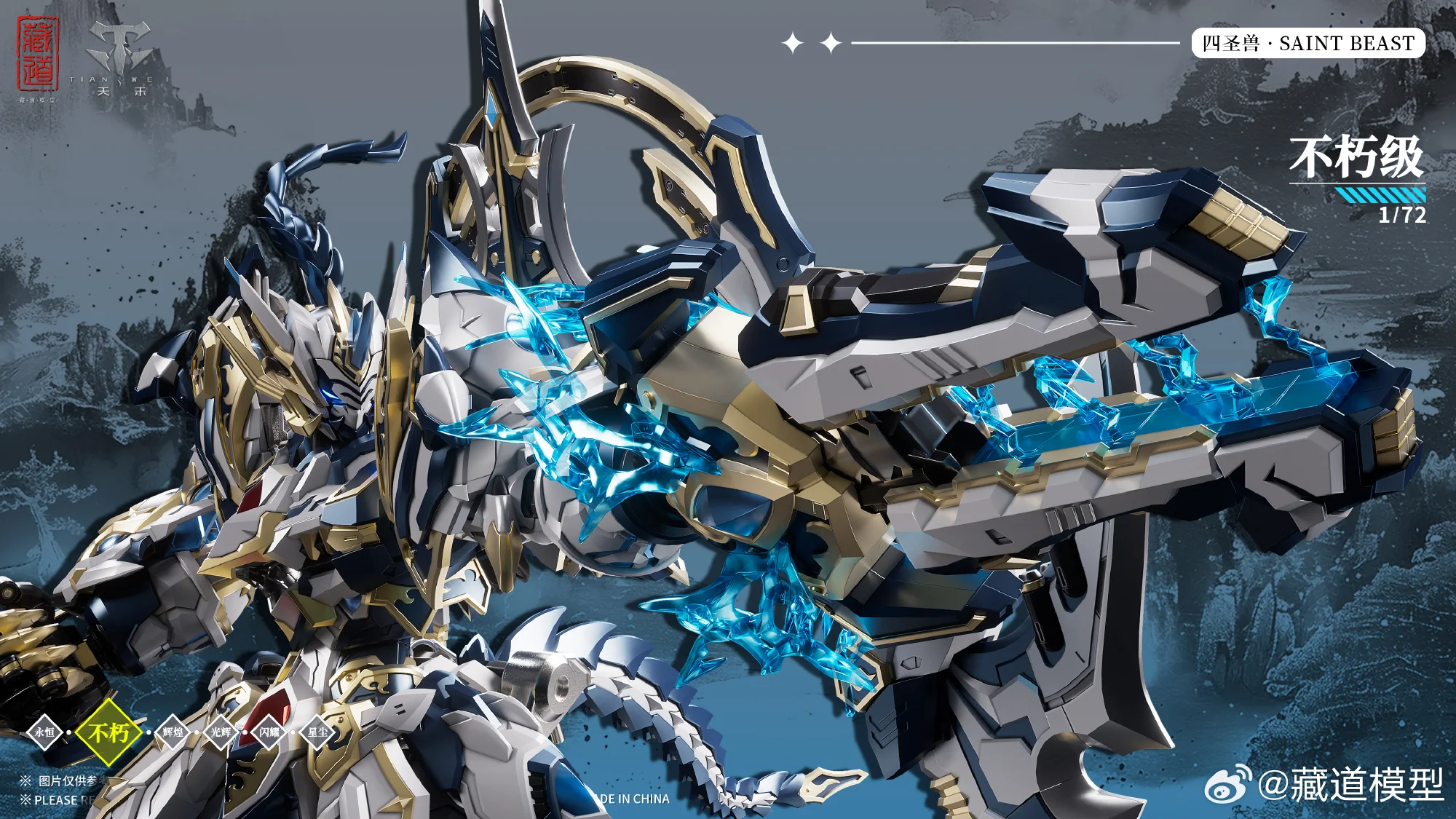Open the red 藏道 seal logo
This screenshot has height=819, width=1456.
point(38,55)
